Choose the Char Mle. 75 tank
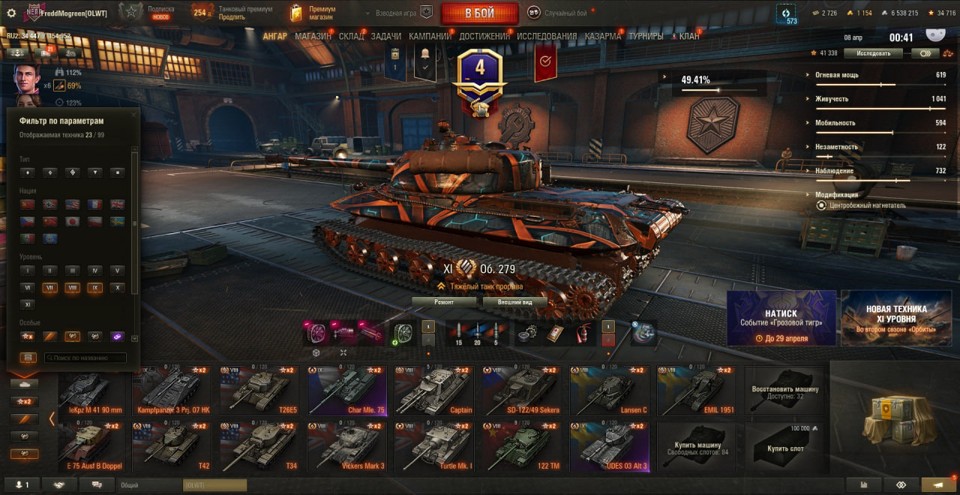The width and height of the screenshot is (960, 495). tap(348, 389)
